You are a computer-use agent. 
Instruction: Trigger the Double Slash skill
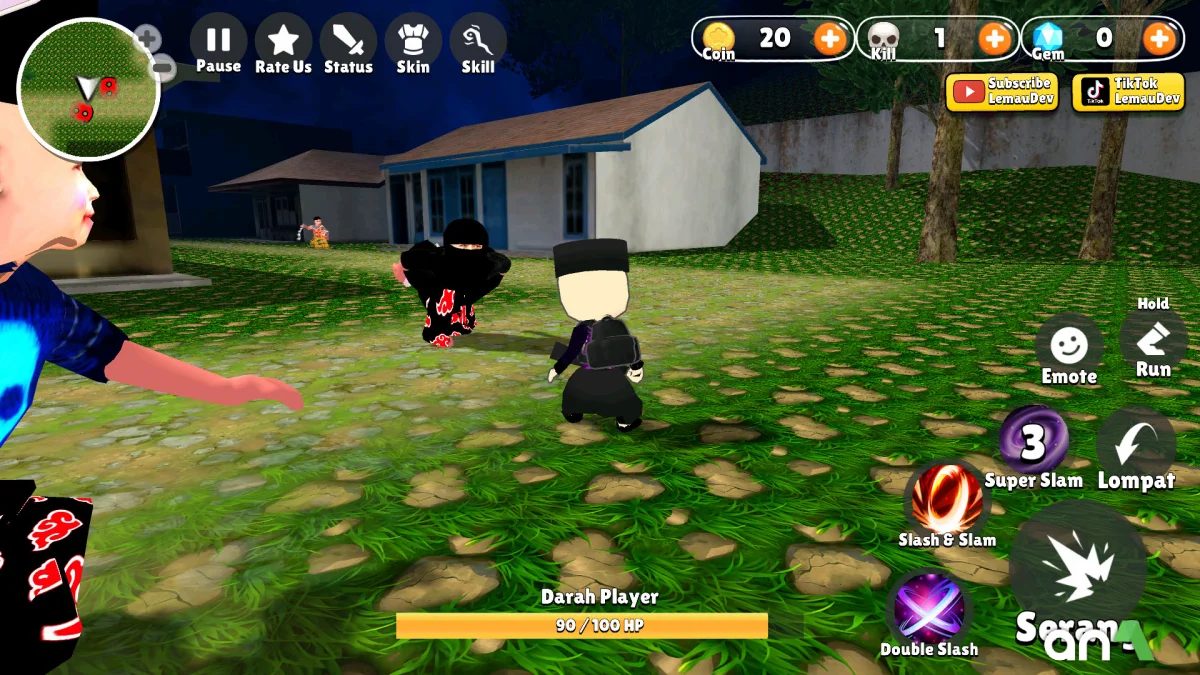(x=929, y=610)
